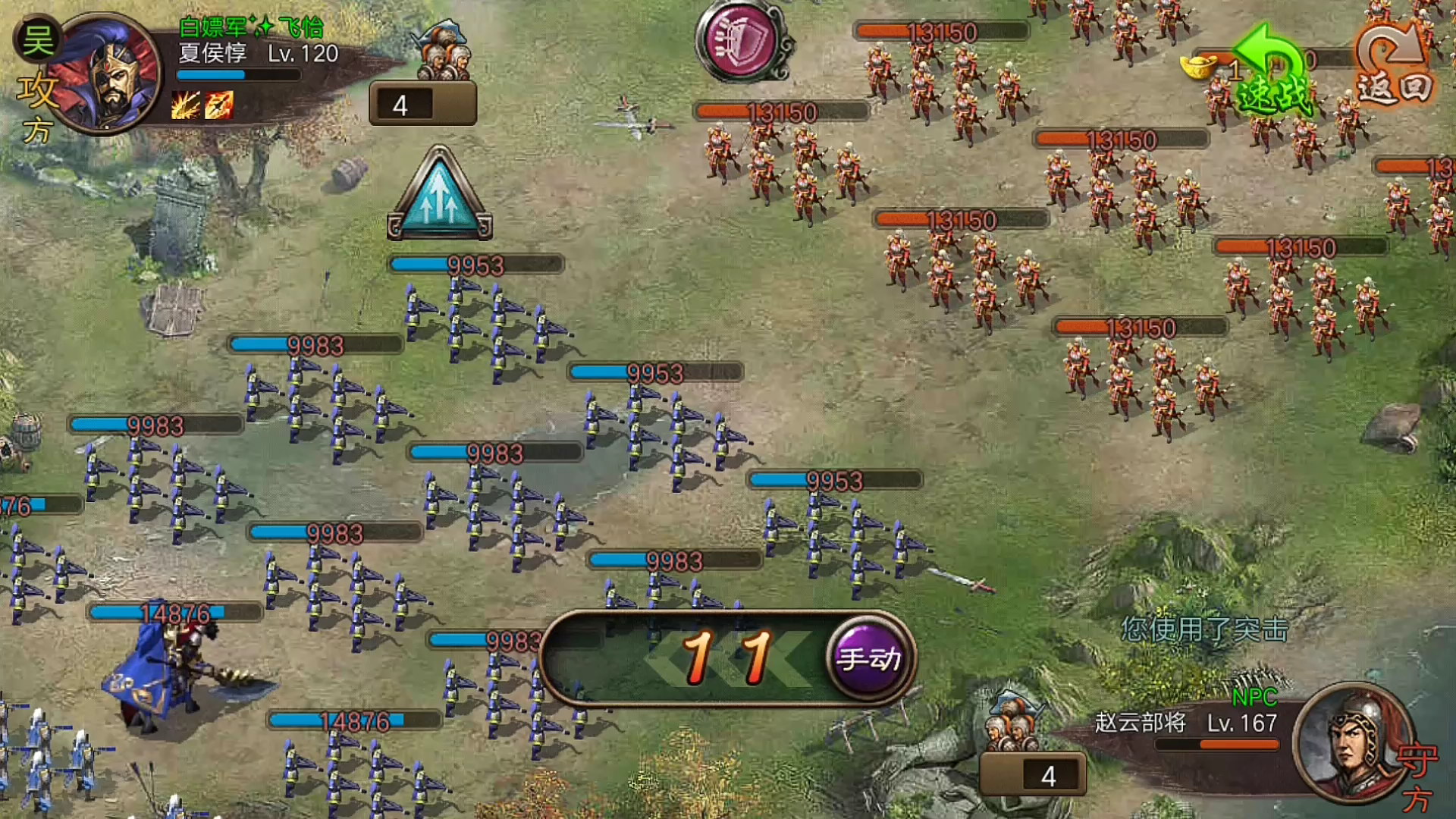Image resolution: width=1456 pixels, height=819 pixels.
Task: Select the second red skill icon
Action: click(x=219, y=105)
